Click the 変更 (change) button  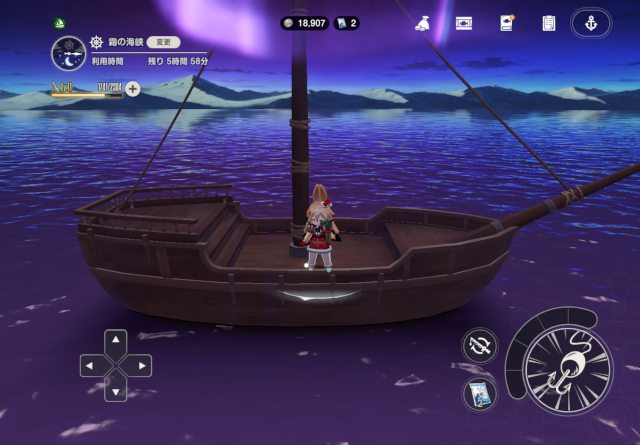pos(163,43)
